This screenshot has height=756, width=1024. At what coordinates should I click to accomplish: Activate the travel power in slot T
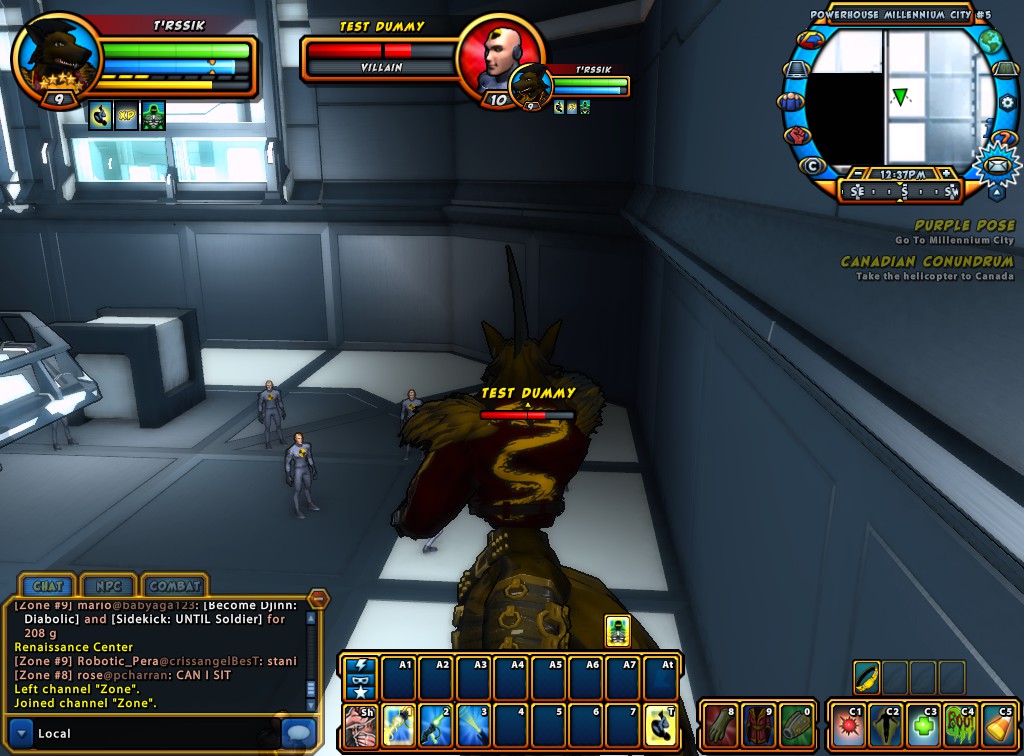pos(661,725)
